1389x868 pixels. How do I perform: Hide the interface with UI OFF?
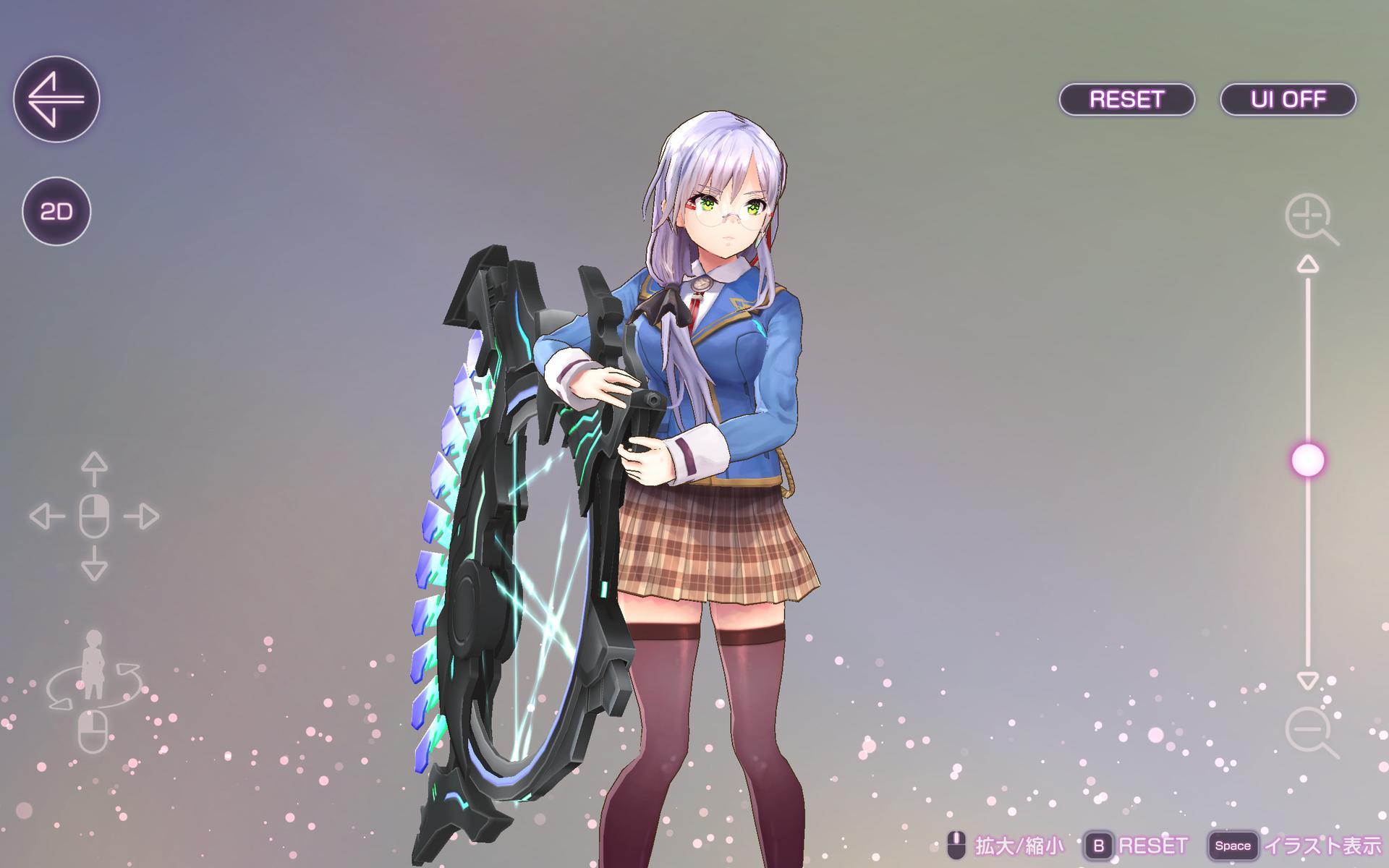[x=1288, y=99]
